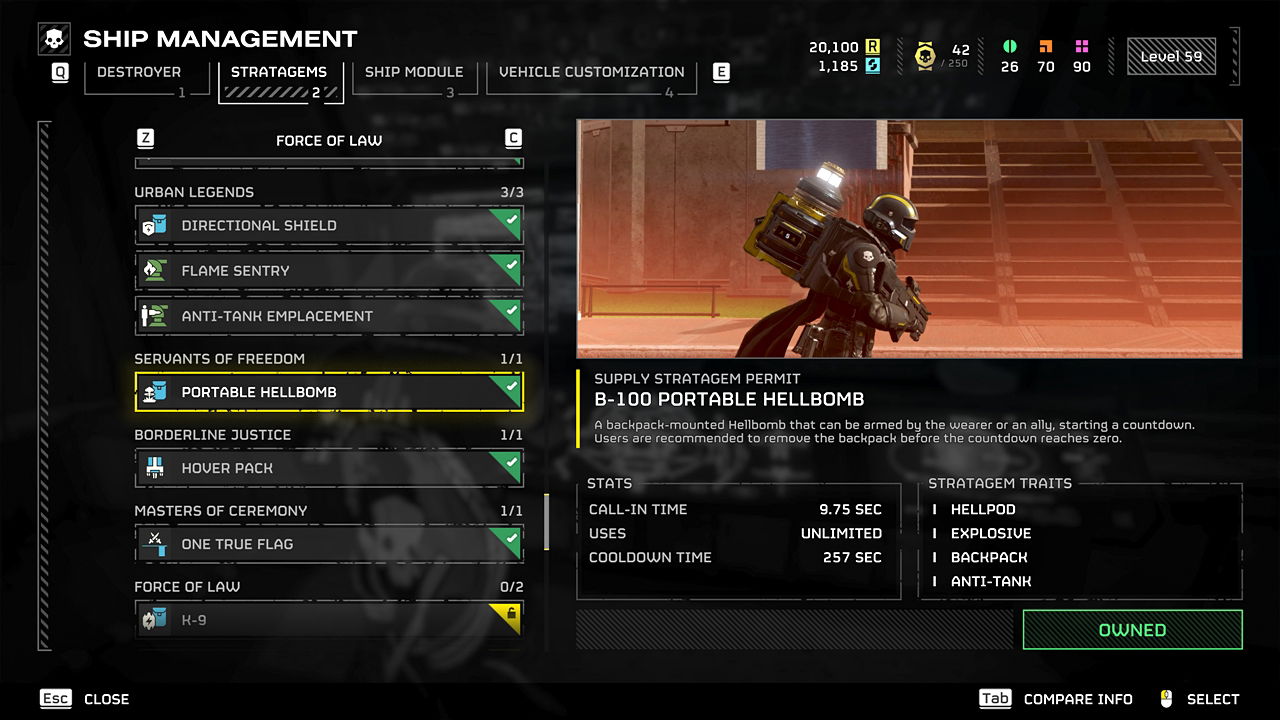Click the Owned button
1280x720 pixels.
click(1132, 630)
